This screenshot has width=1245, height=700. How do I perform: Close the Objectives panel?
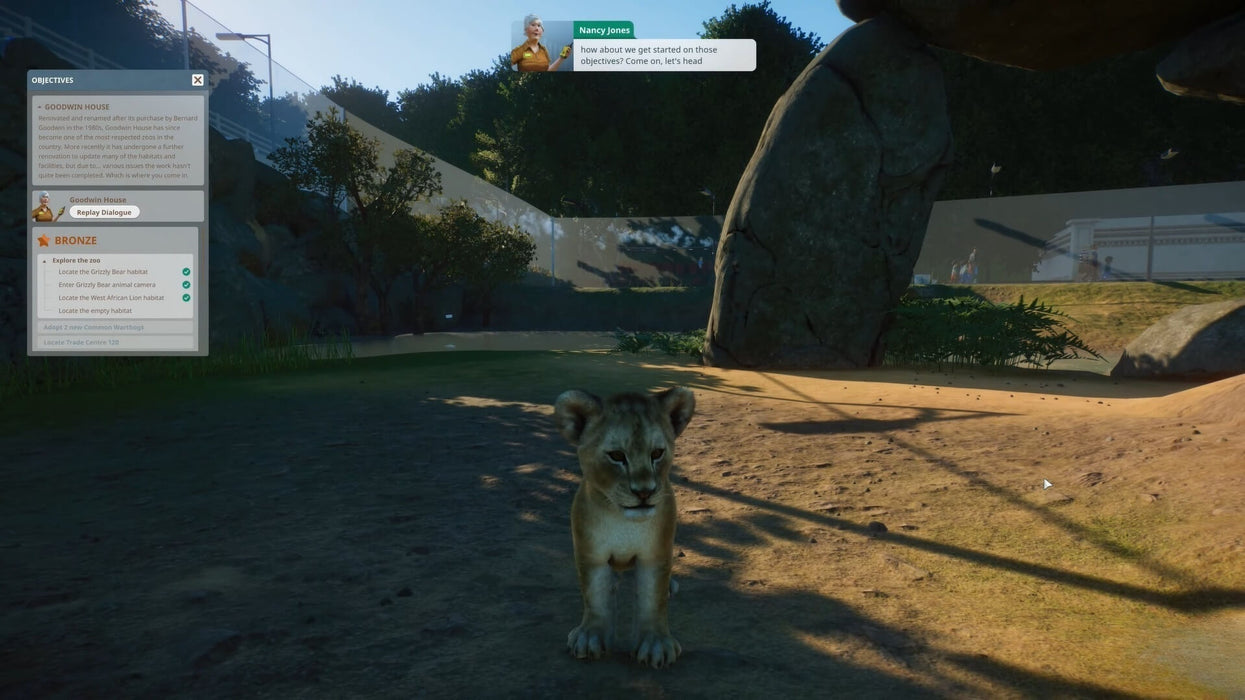pyautogui.click(x=197, y=80)
